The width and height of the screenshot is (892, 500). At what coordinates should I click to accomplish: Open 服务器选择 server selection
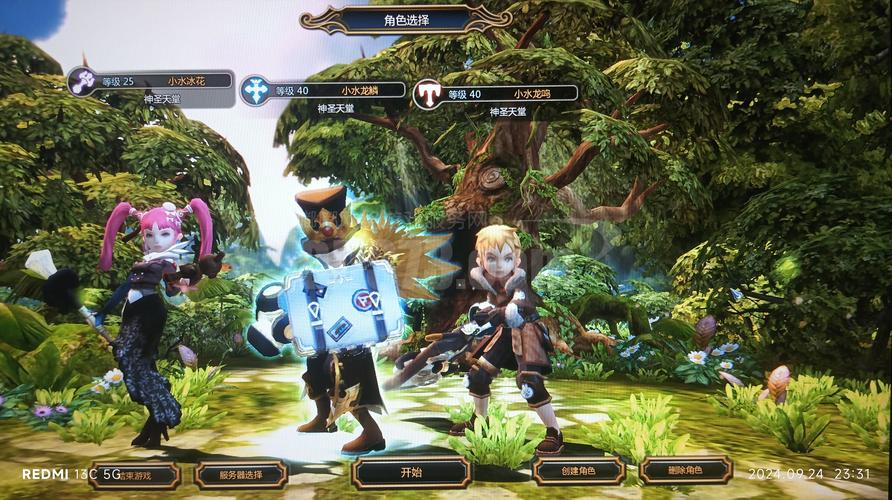point(241,474)
